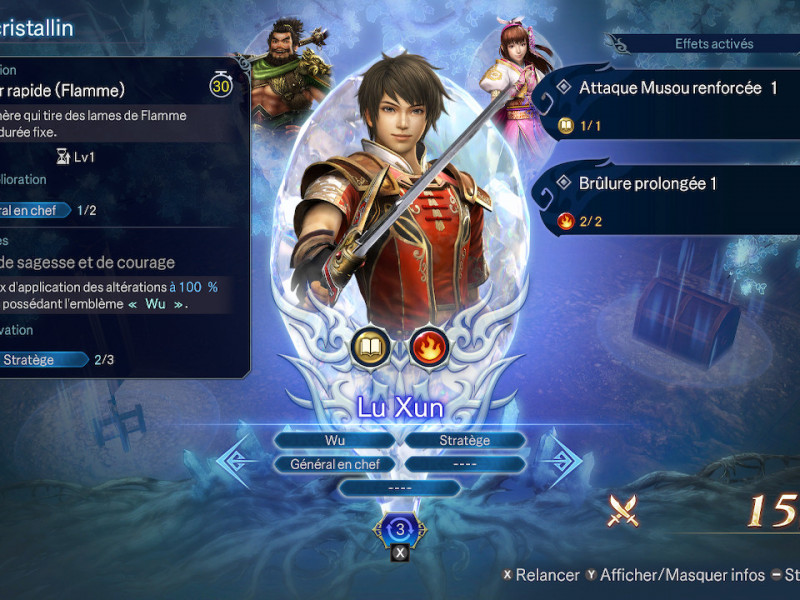This screenshot has width=800, height=600.
Task: Select the Wu emblem tag
Action: pos(334,440)
